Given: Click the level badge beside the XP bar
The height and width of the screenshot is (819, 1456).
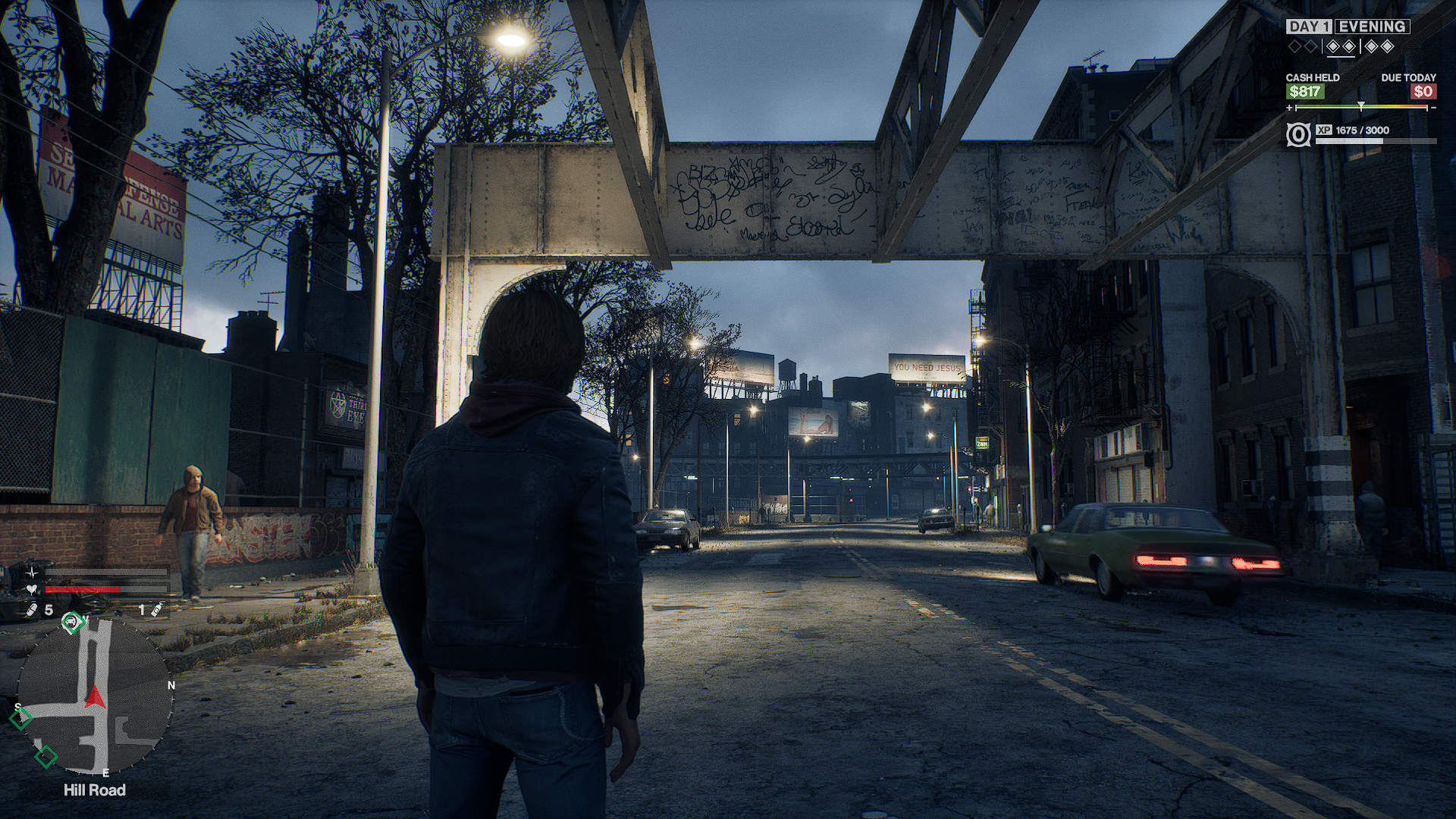Looking at the screenshot, I should pyautogui.click(x=1298, y=135).
